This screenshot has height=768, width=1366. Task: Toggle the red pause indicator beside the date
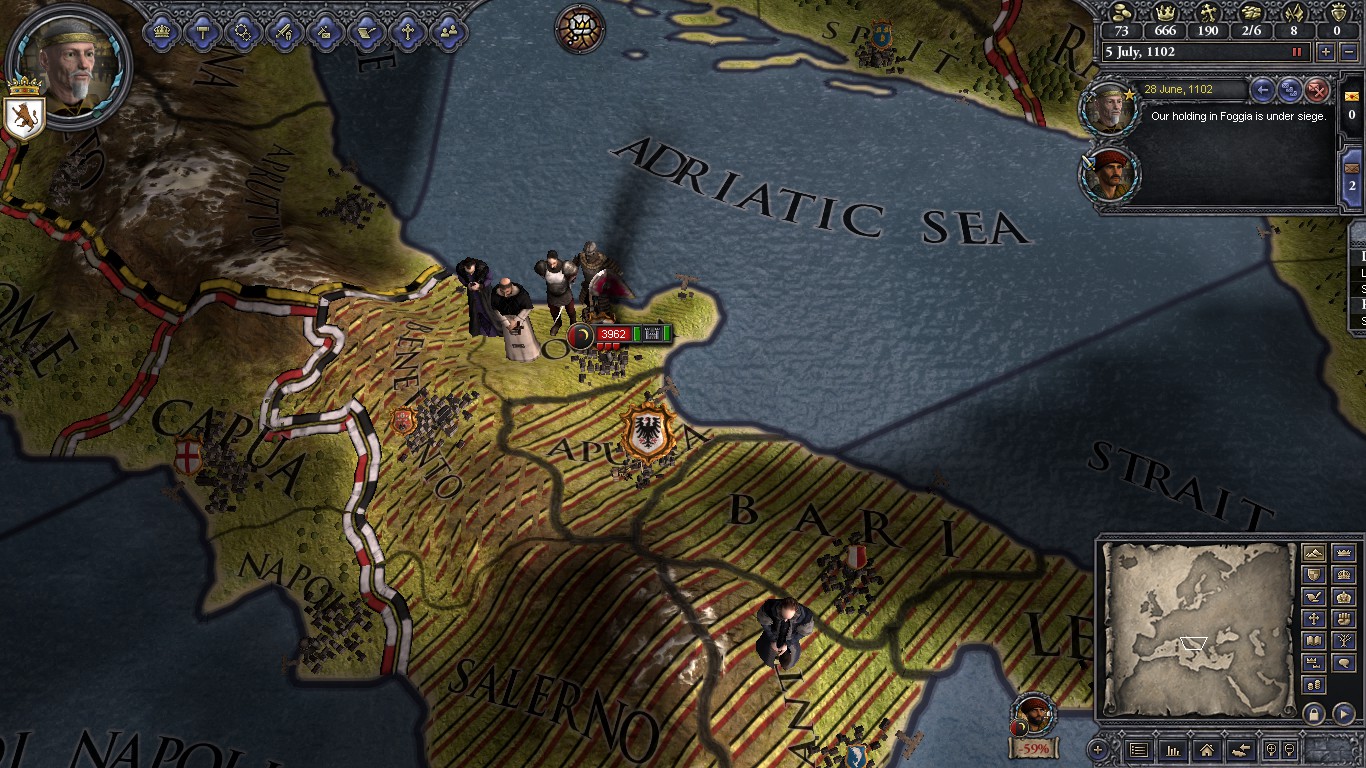tap(1298, 52)
